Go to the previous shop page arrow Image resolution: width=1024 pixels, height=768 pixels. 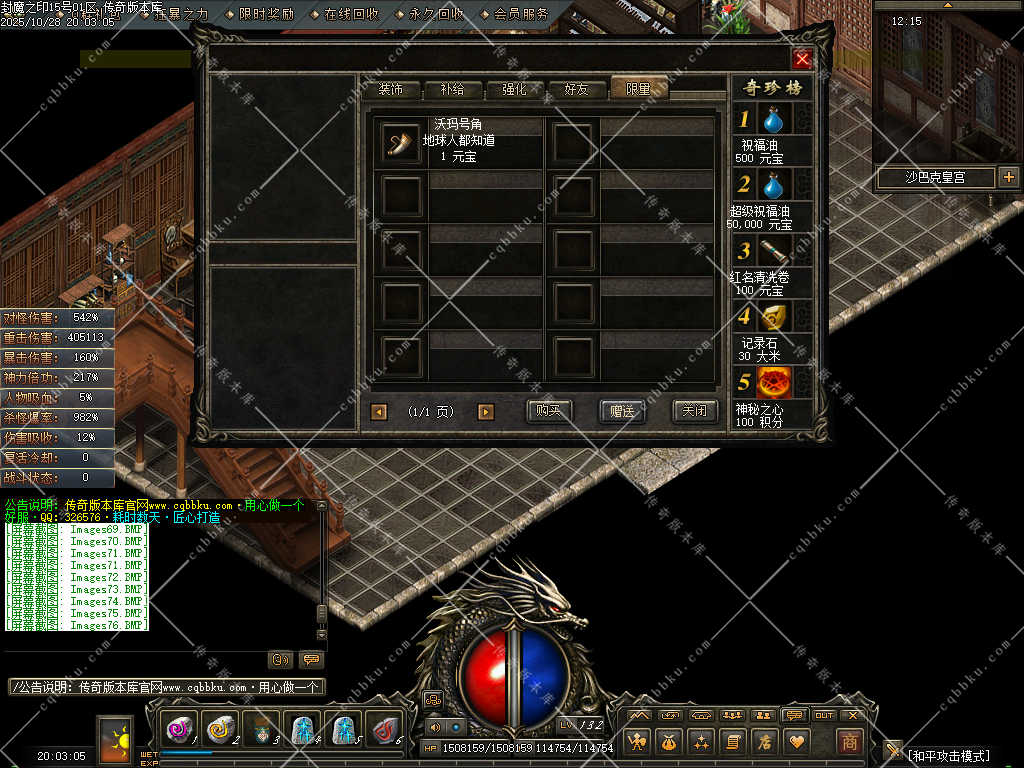point(379,412)
